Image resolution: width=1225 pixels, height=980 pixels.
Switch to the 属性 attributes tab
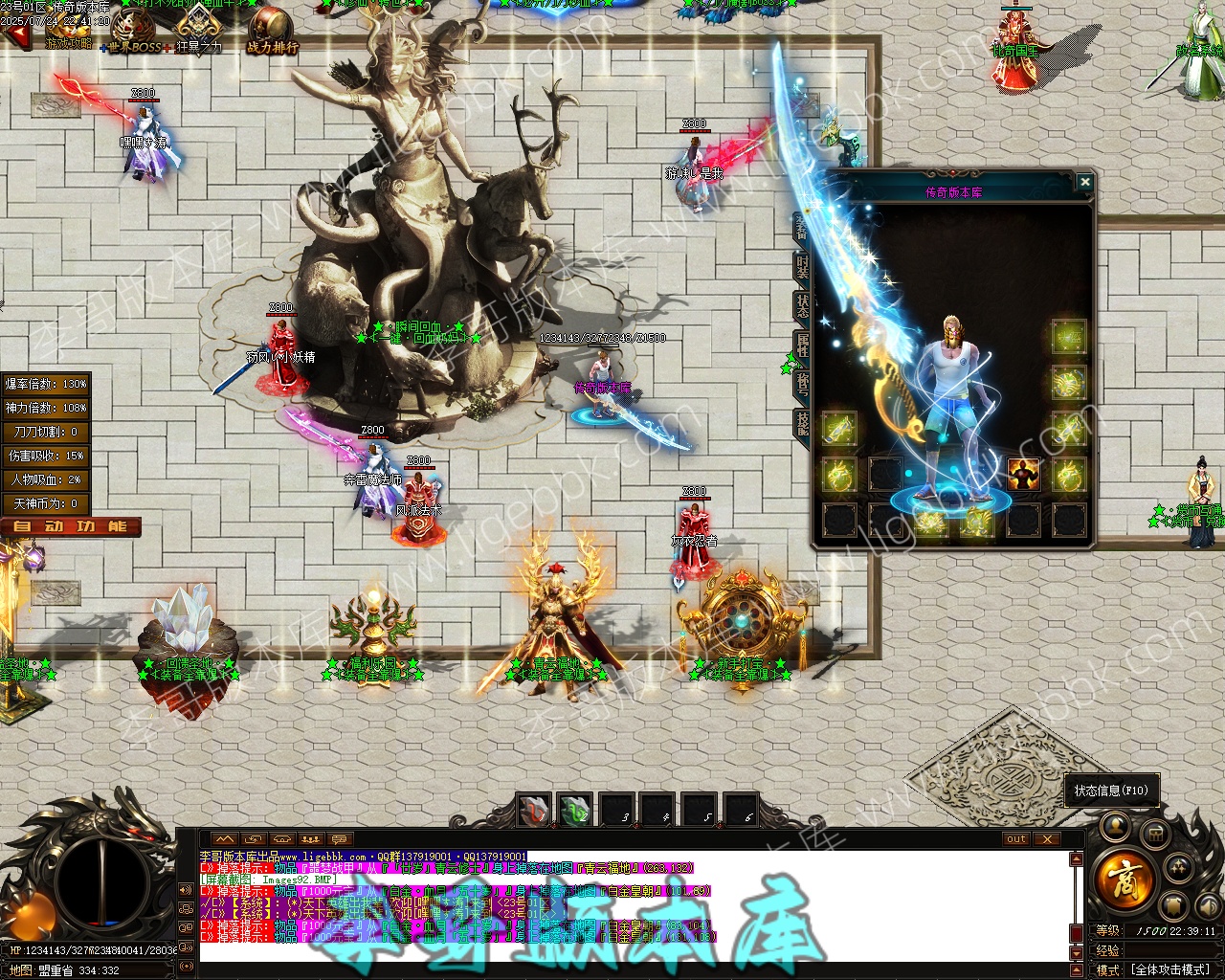802,345
